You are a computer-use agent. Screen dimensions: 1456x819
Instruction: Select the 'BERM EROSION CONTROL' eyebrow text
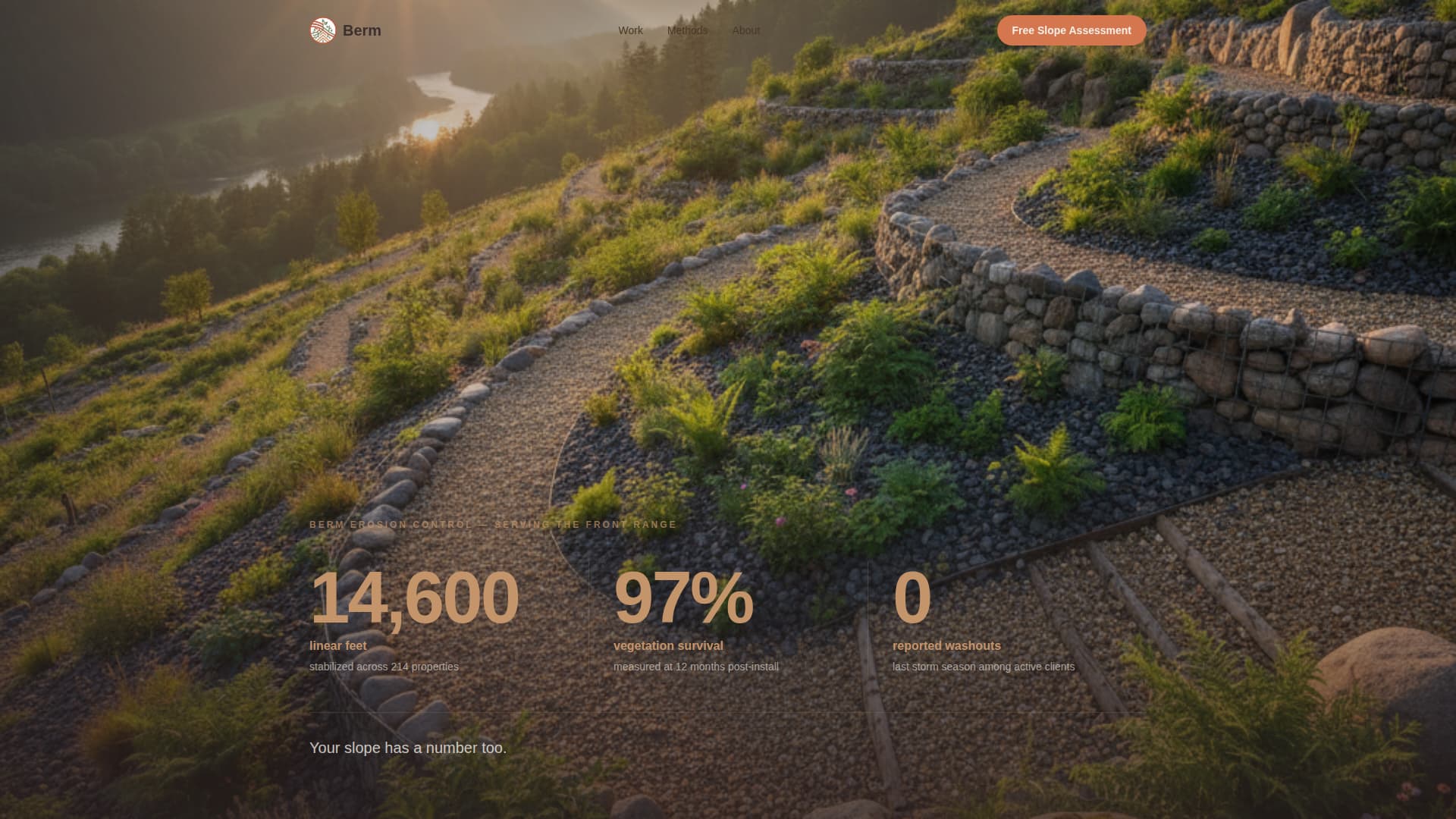(x=491, y=524)
